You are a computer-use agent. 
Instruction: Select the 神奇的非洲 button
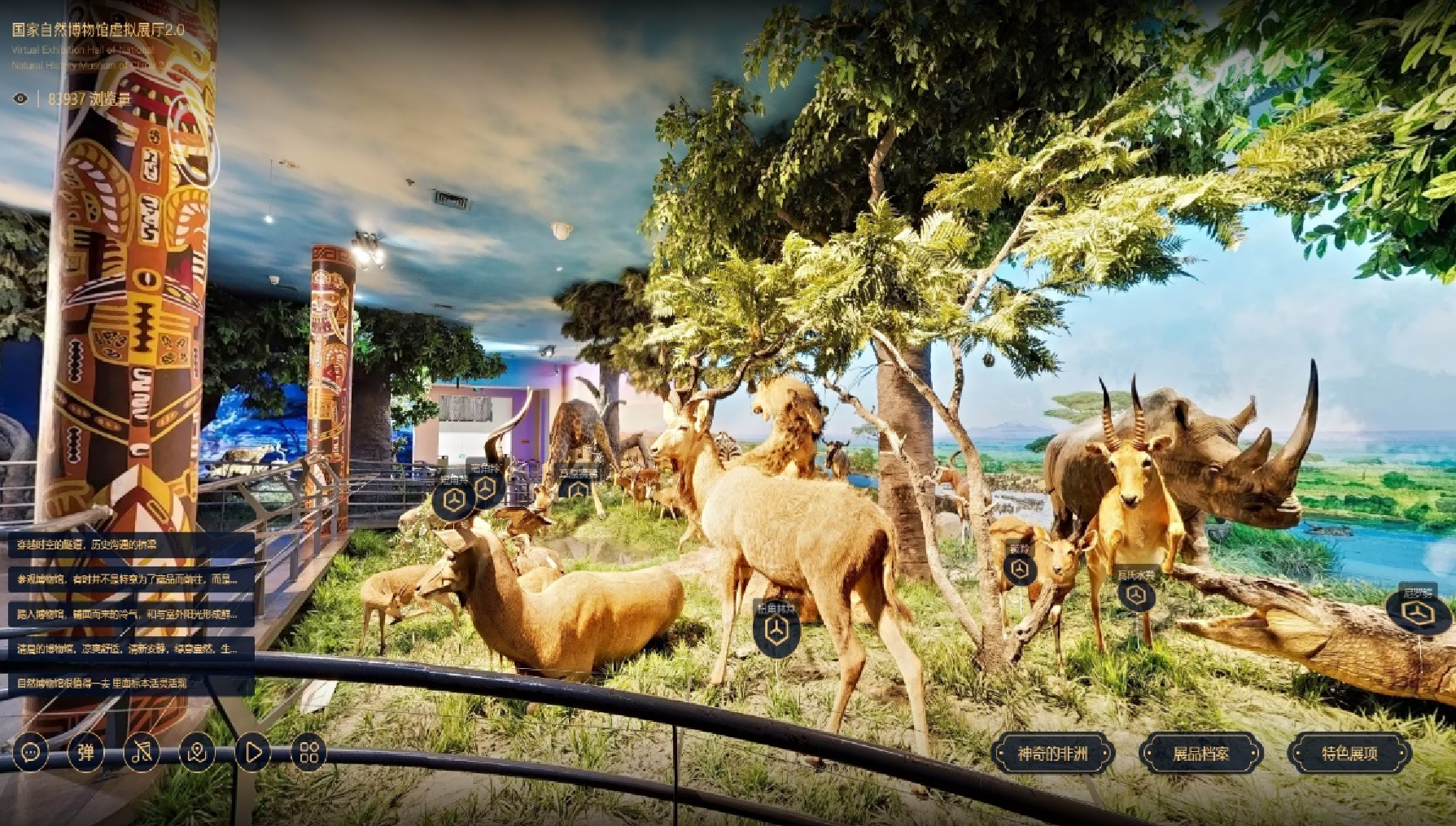tap(1052, 754)
